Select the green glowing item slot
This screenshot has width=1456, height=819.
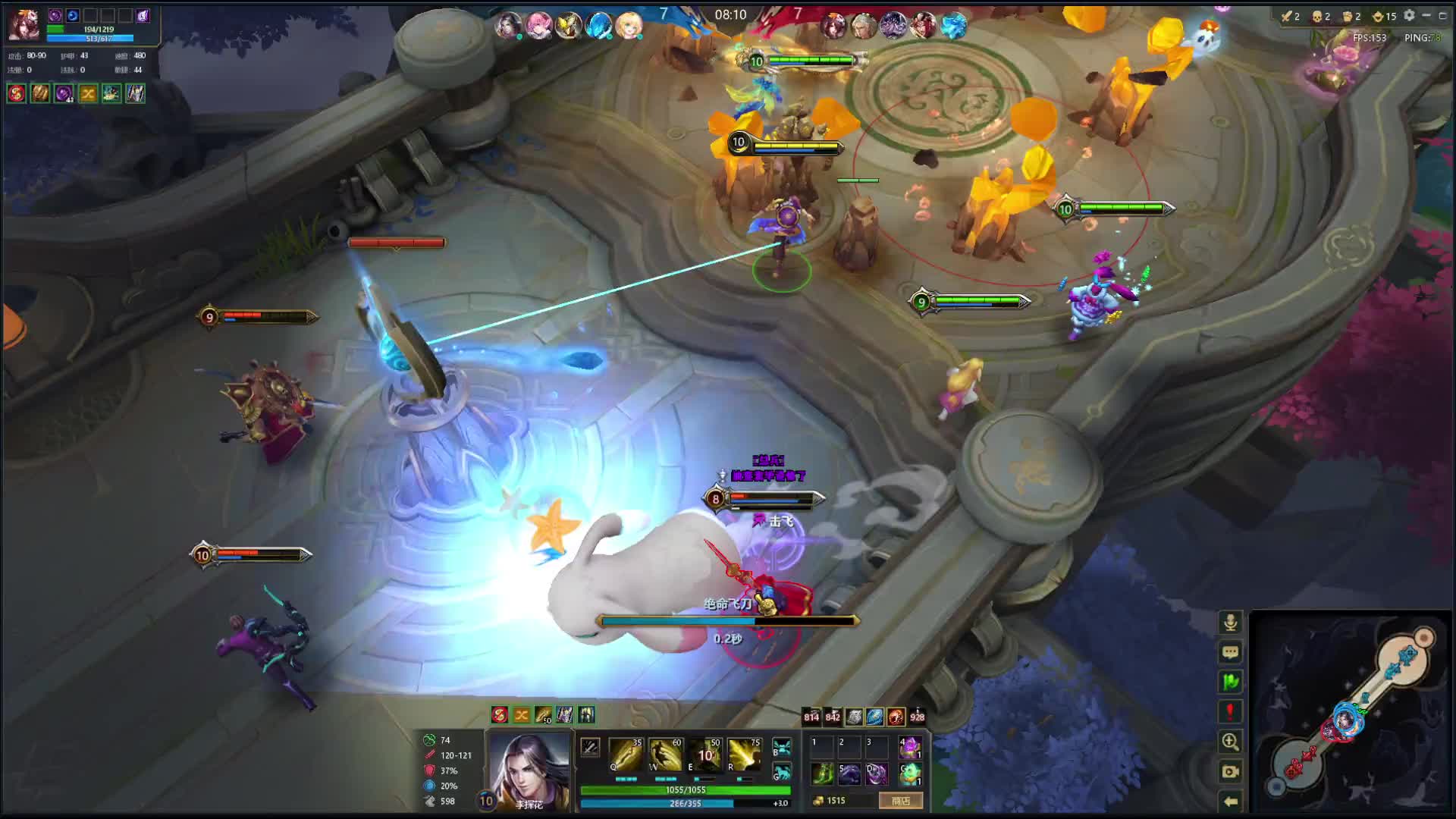[x=823, y=773]
